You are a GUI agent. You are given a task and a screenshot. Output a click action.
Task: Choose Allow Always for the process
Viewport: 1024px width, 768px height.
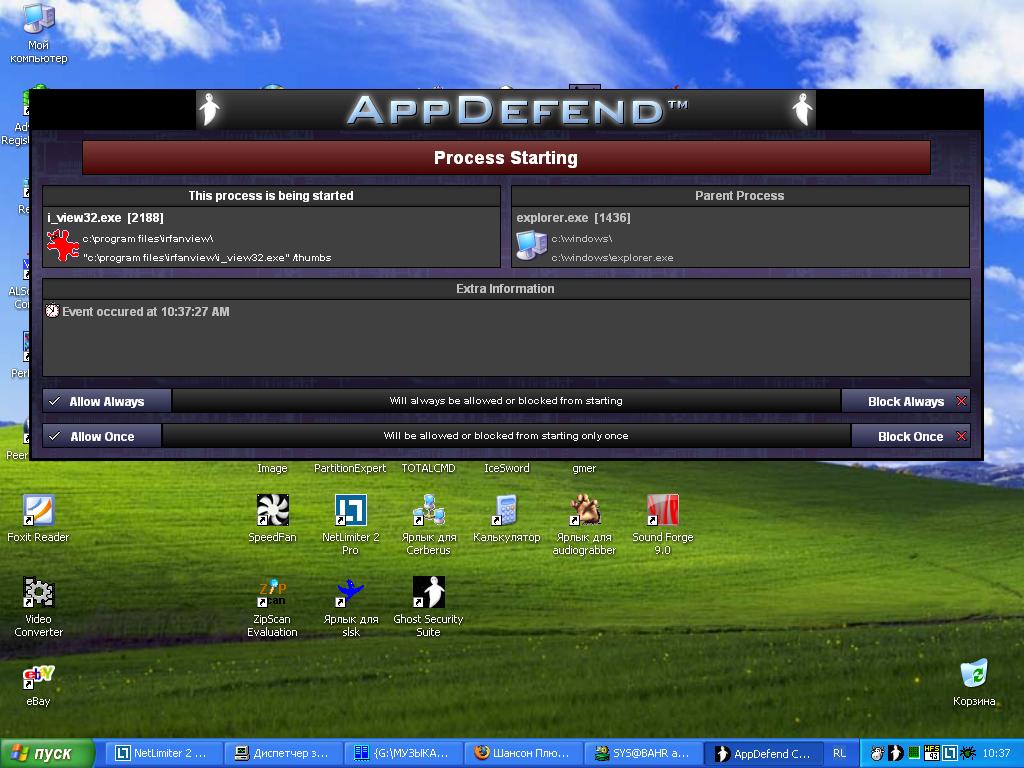tap(107, 401)
